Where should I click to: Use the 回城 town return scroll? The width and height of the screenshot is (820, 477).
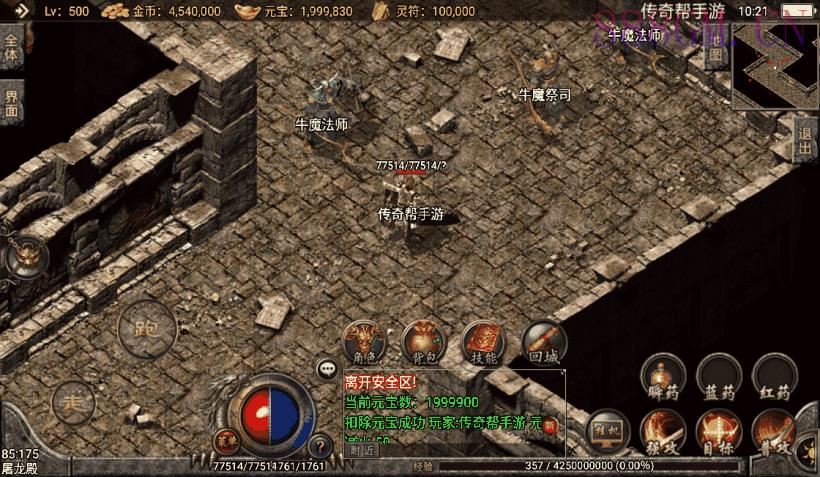pos(543,342)
